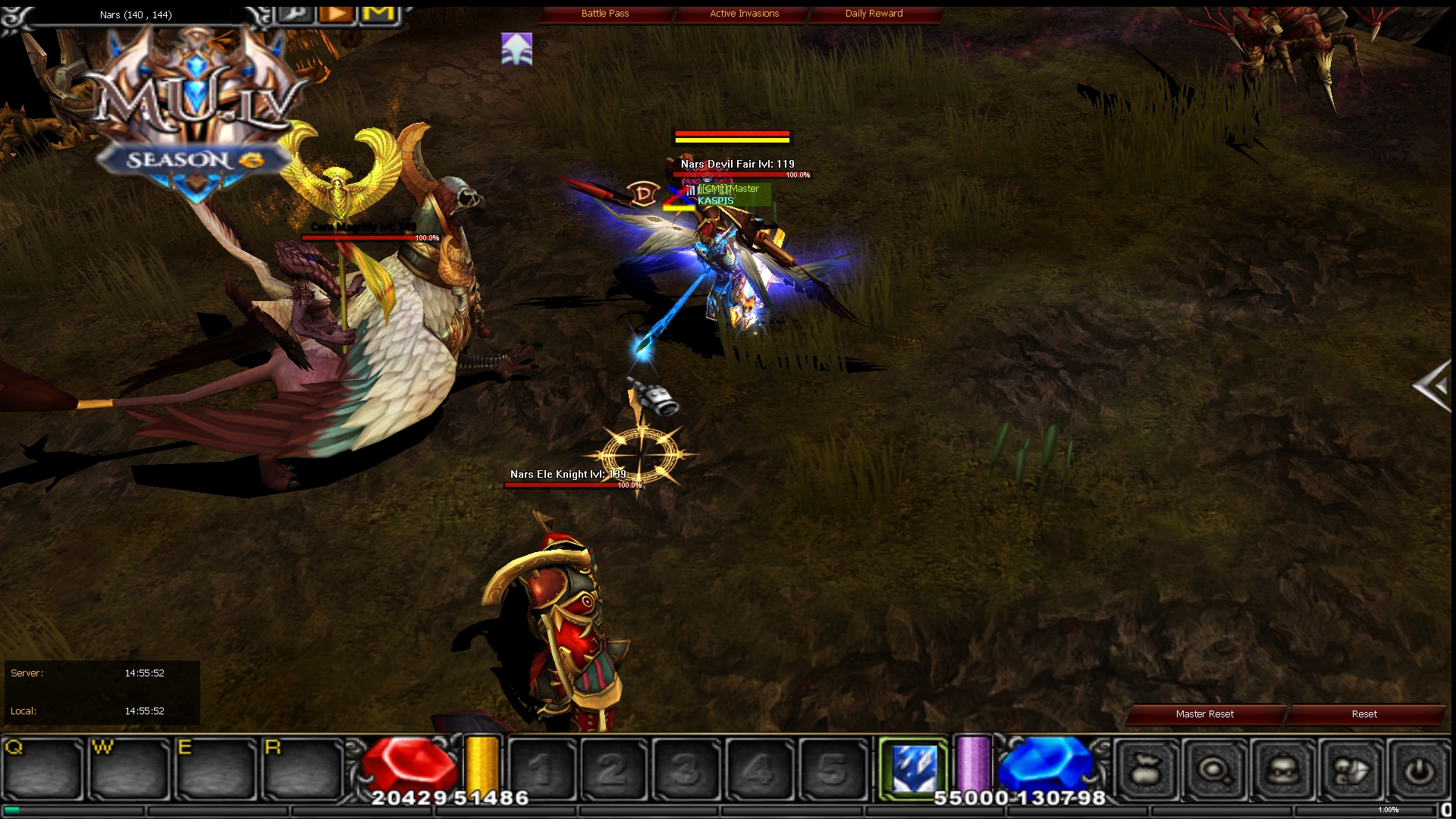
Task: Select hotbar slot number 3
Action: [685, 767]
